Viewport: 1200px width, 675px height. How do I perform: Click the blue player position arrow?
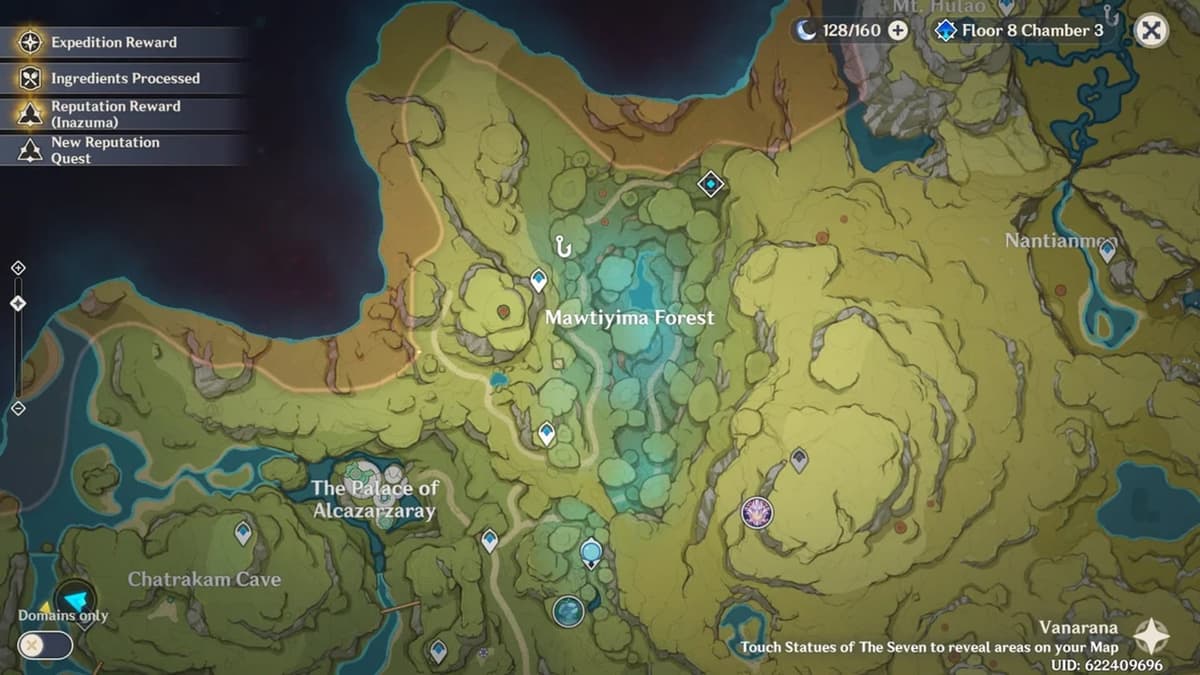75,598
